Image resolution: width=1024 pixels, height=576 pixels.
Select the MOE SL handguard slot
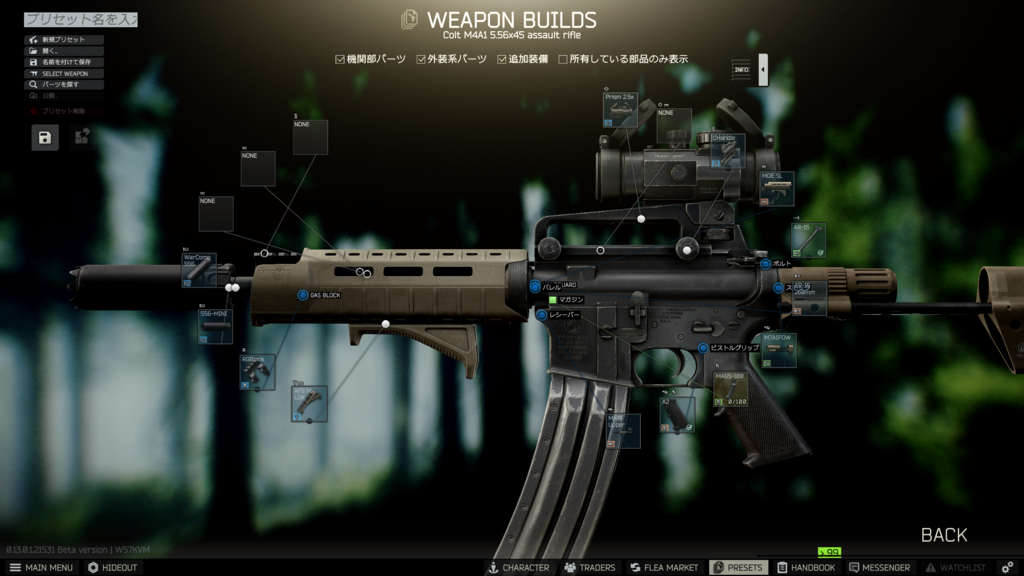(x=777, y=188)
